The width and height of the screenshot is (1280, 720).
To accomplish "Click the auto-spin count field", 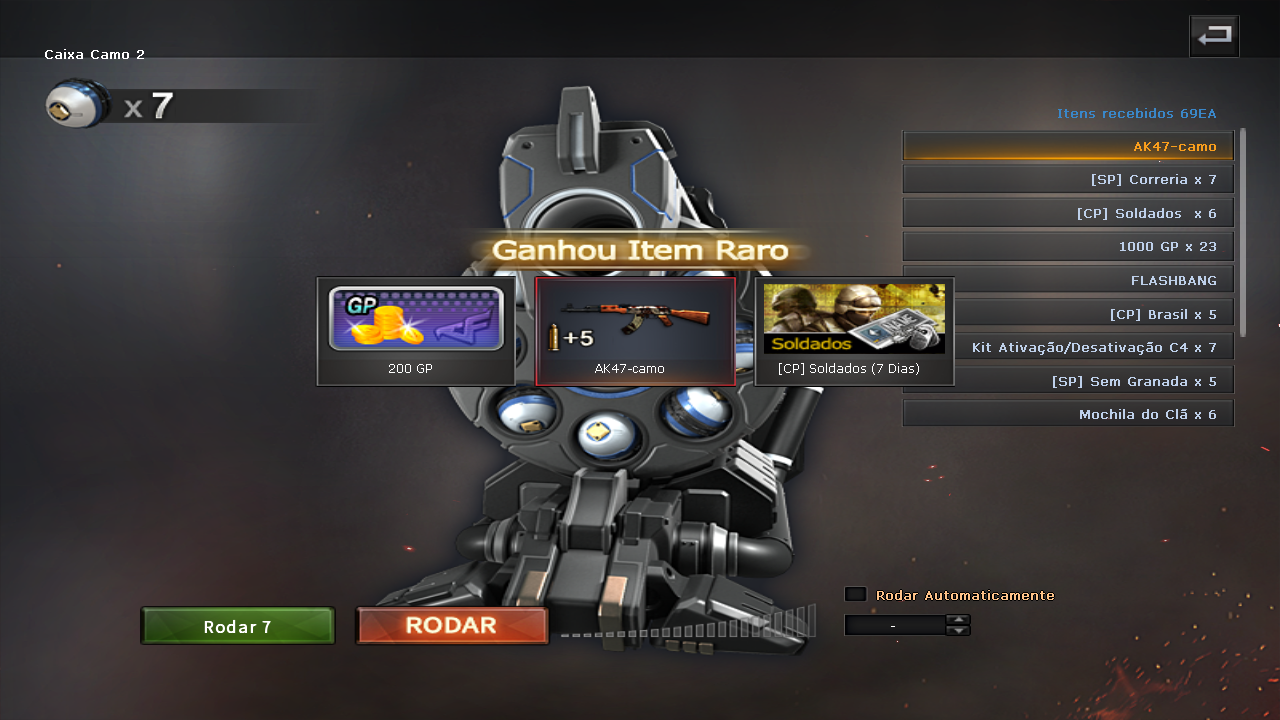I will pyautogui.click(x=894, y=625).
